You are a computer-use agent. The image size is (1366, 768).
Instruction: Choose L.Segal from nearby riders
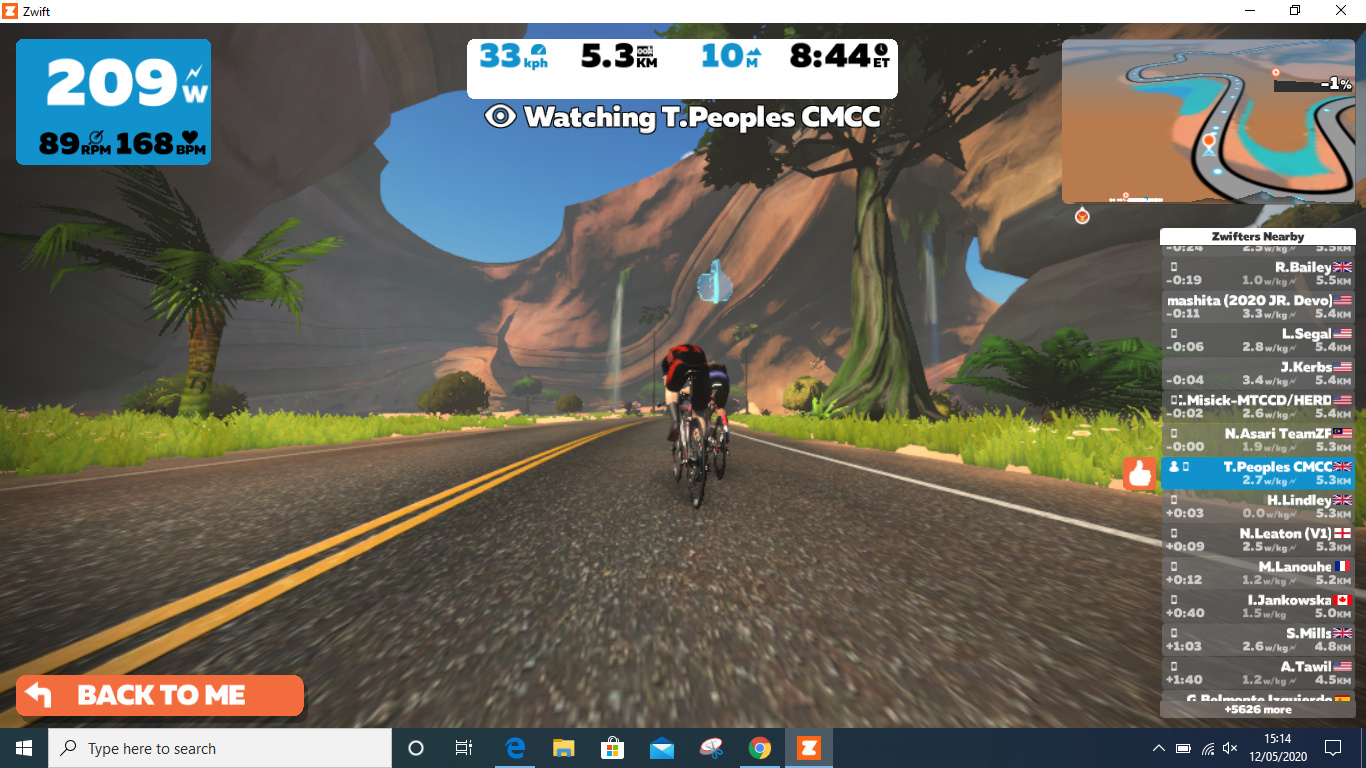[x=1258, y=340]
